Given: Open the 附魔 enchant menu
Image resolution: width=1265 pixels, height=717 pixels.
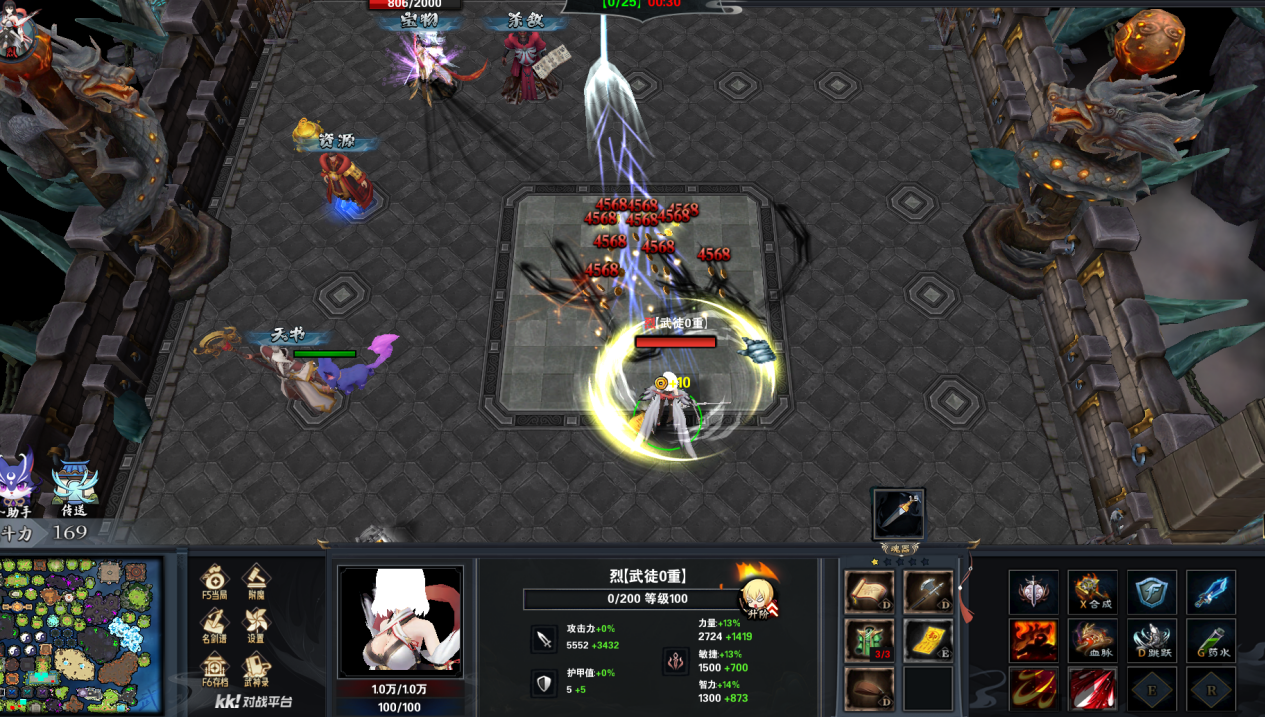Looking at the screenshot, I should click(x=256, y=581).
